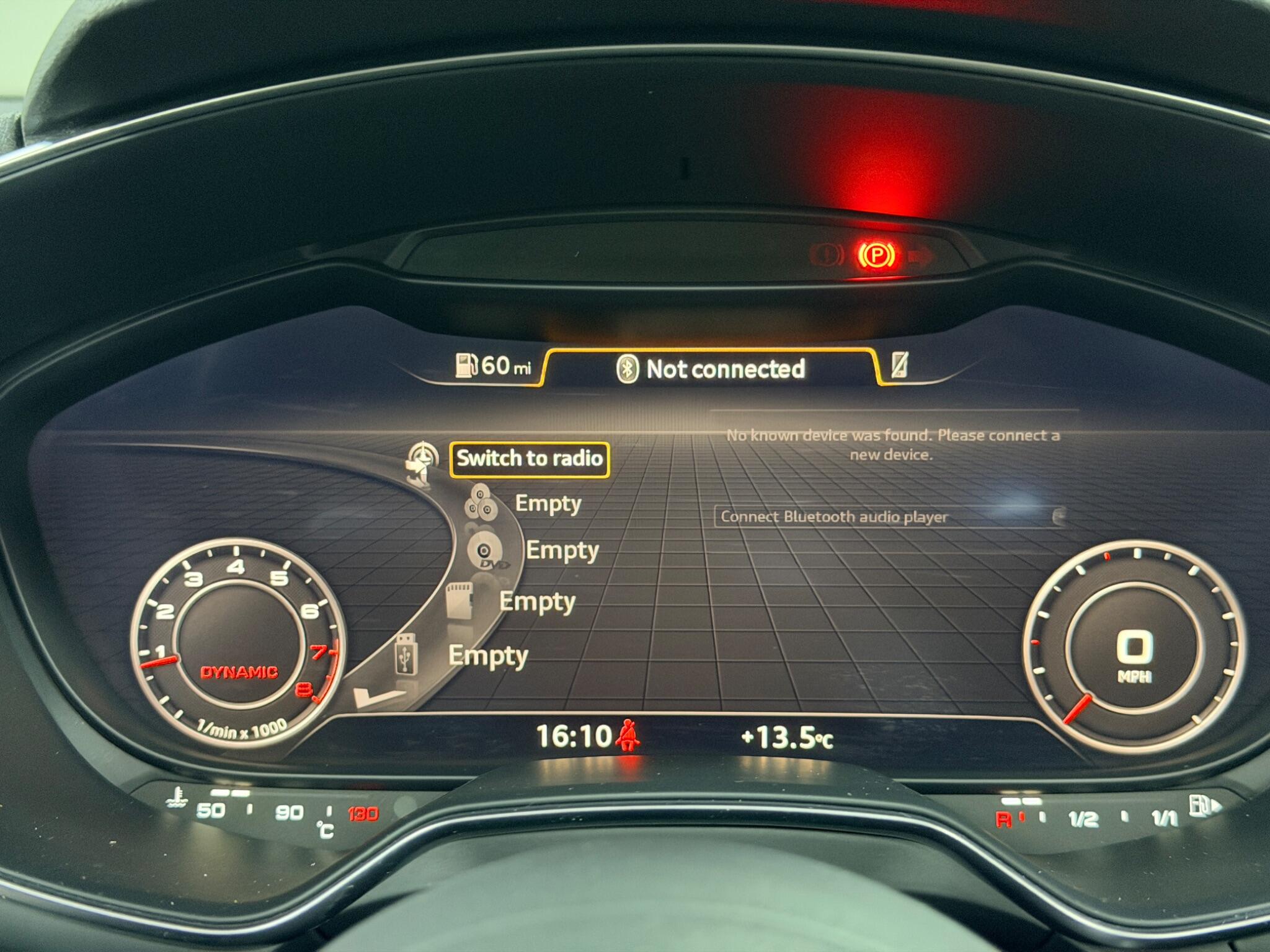1270x952 pixels.
Task: Open the Bluetooth Not connected tab
Action: pyautogui.click(x=712, y=369)
